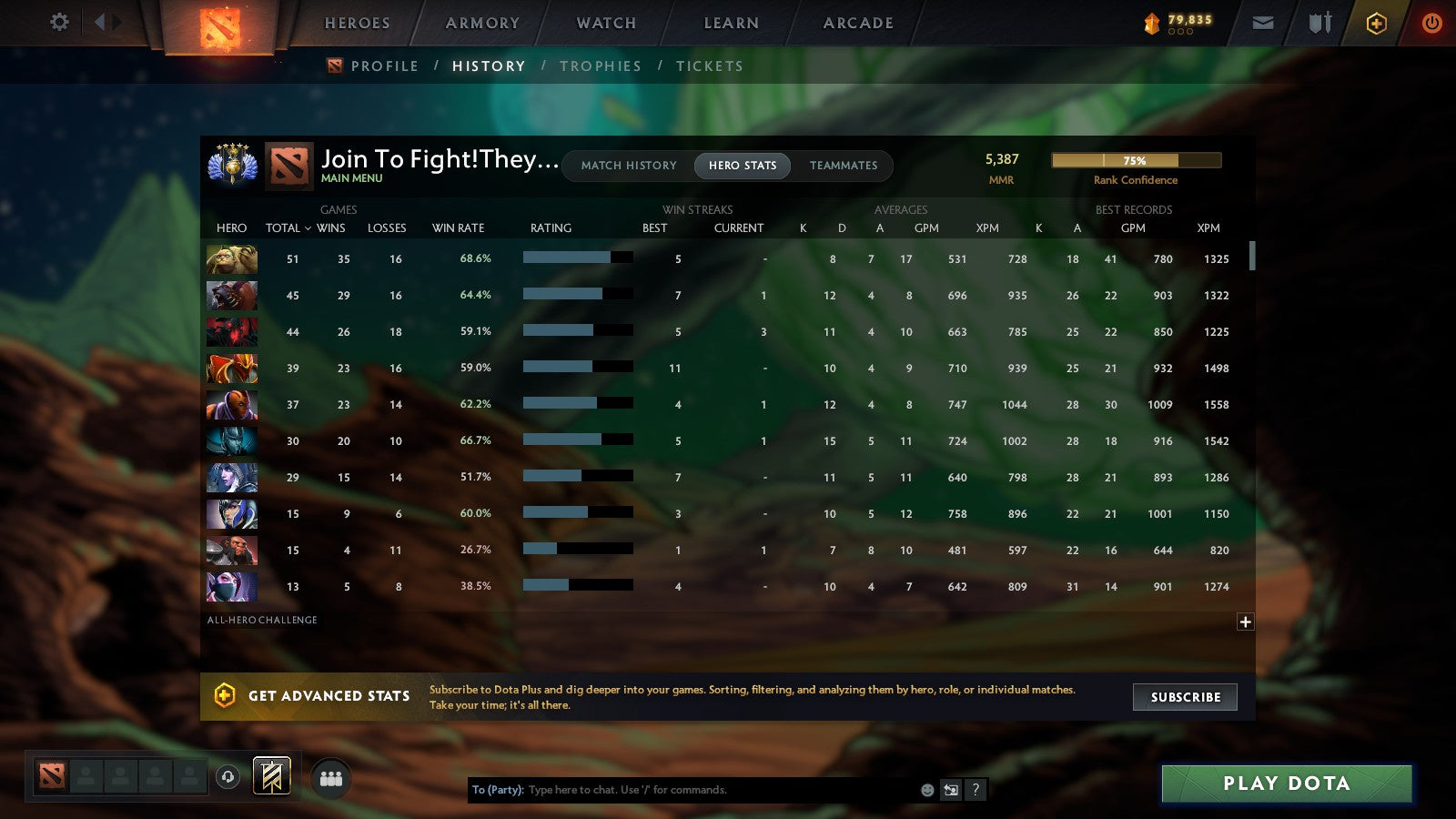1456x819 pixels.
Task: Sort heroes by the Total column
Action: pyautogui.click(x=282, y=228)
